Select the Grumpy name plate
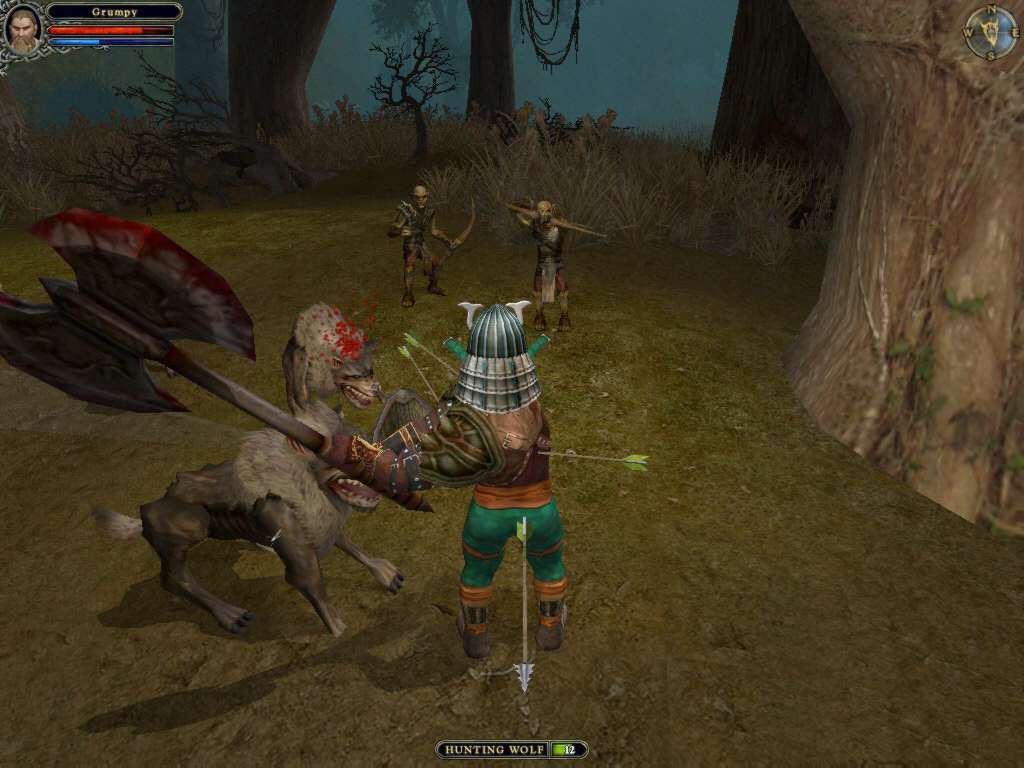Image resolution: width=1024 pixels, height=768 pixels. click(114, 12)
